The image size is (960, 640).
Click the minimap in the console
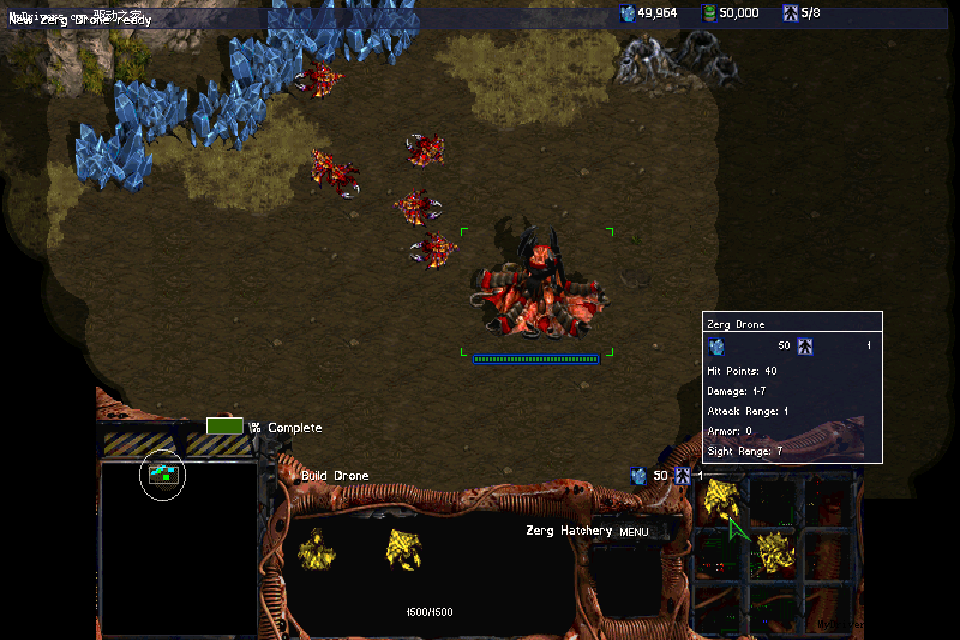pyautogui.click(x=178, y=545)
